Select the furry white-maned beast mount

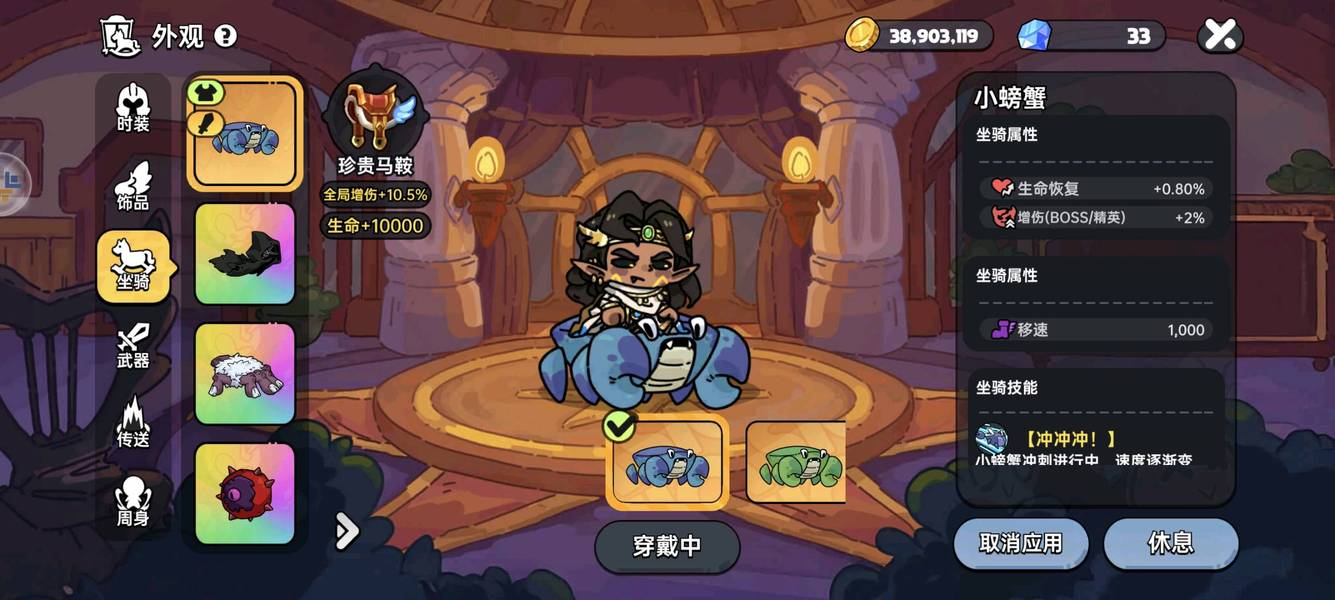245,374
